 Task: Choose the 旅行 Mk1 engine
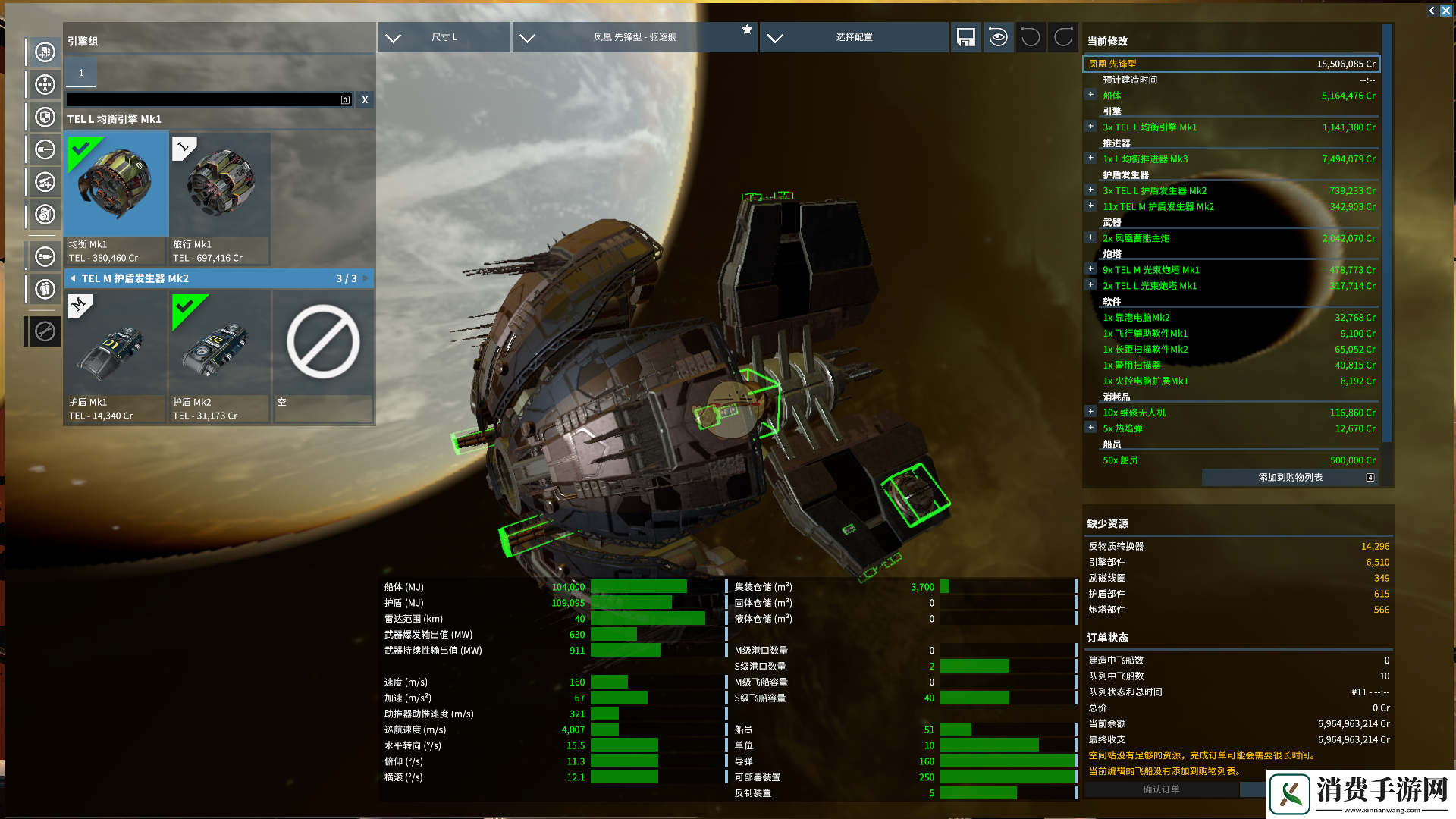(x=220, y=199)
